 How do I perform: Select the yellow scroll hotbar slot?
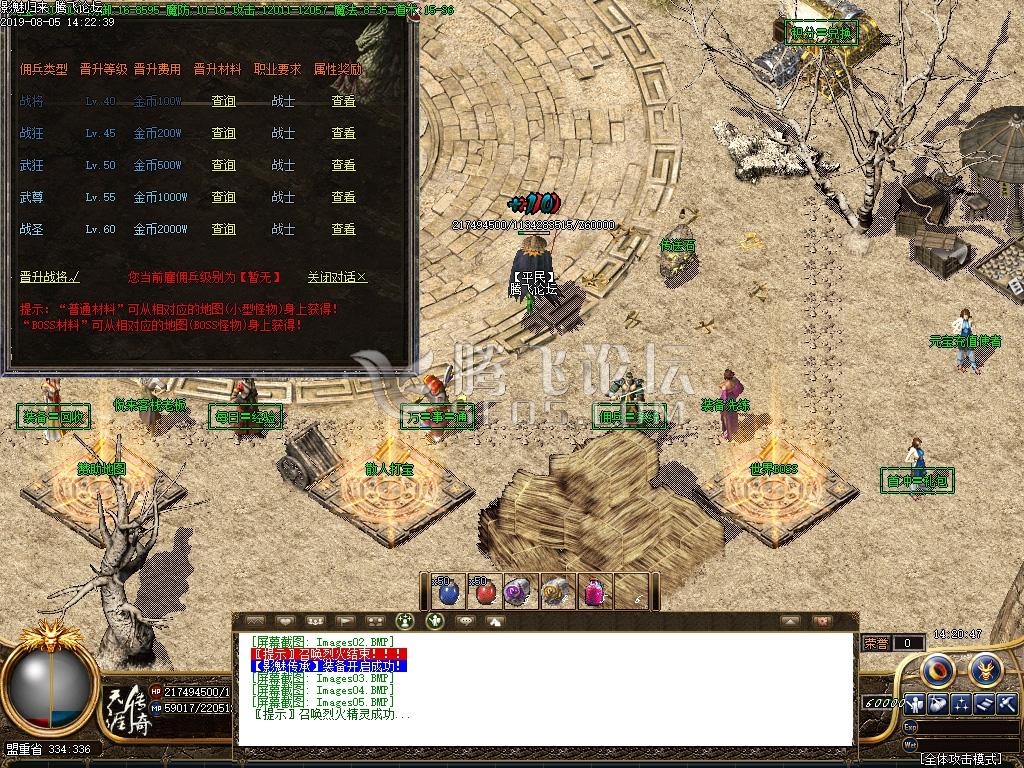[555, 592]
